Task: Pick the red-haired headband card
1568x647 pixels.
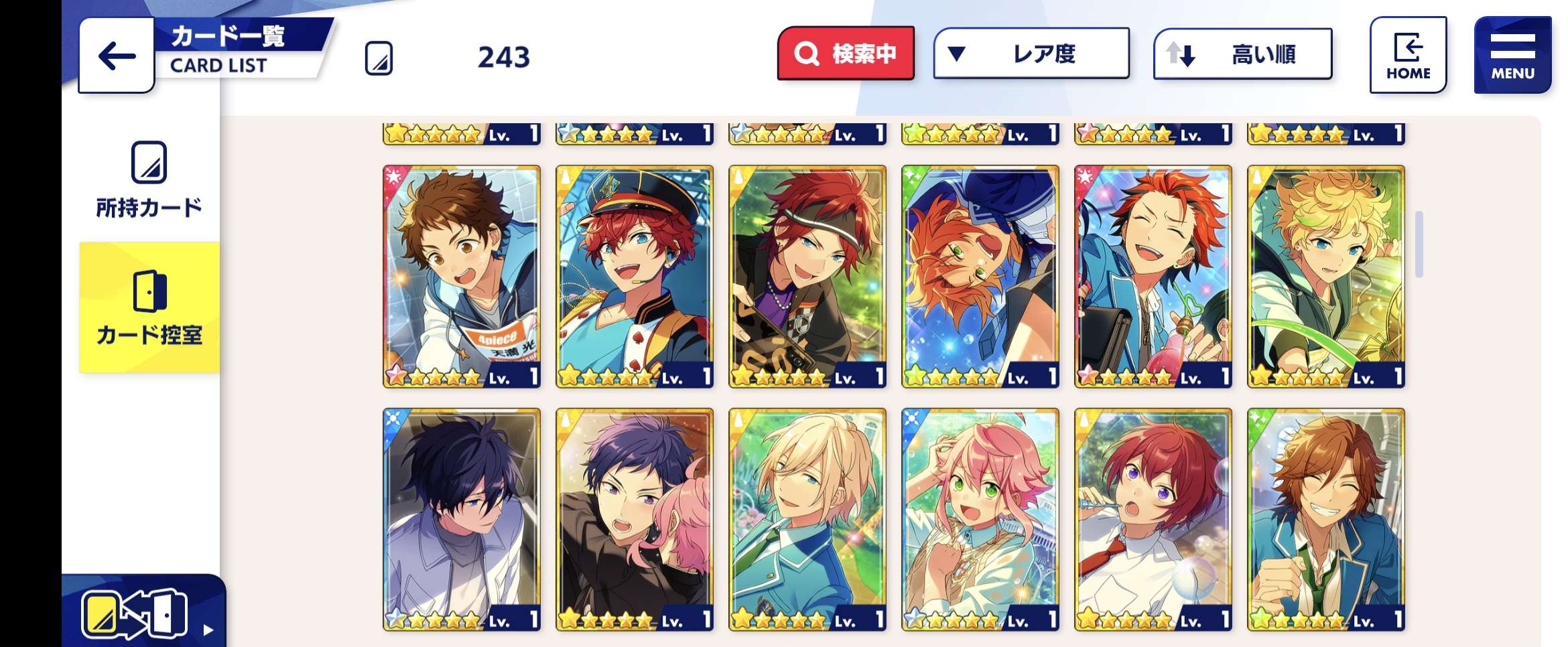Action: 807,277
